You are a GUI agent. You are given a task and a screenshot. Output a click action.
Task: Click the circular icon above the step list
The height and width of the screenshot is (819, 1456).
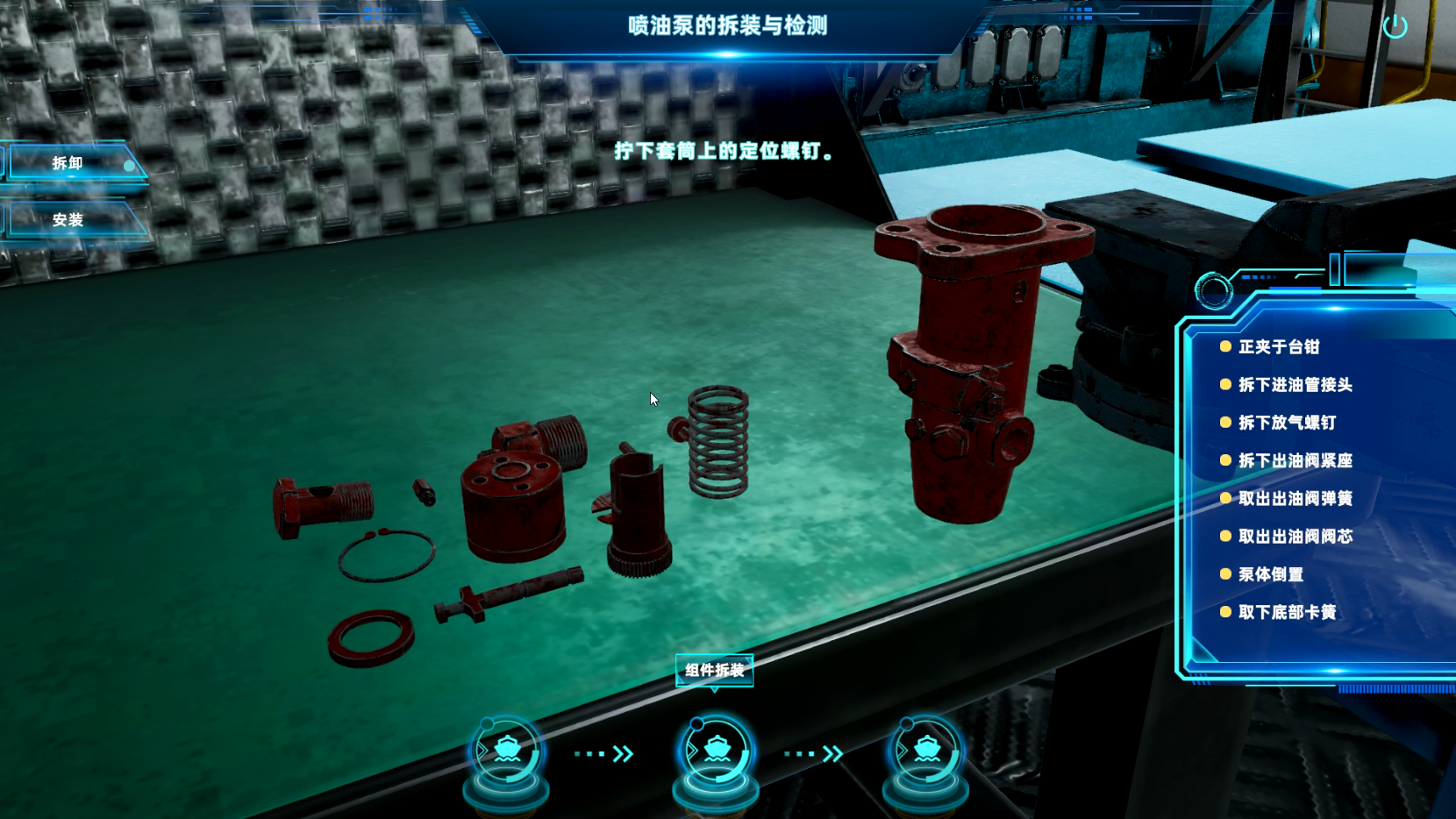(1214, 290)
